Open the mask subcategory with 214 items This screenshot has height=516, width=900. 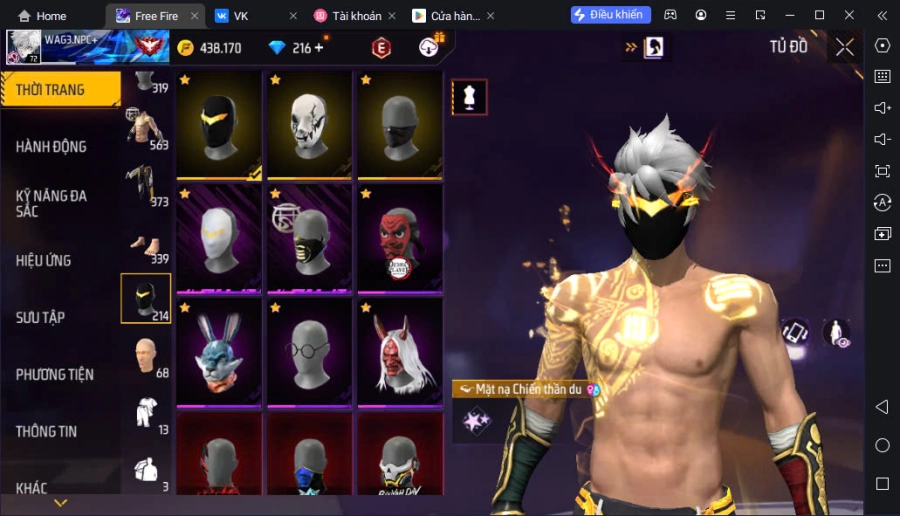146,298
